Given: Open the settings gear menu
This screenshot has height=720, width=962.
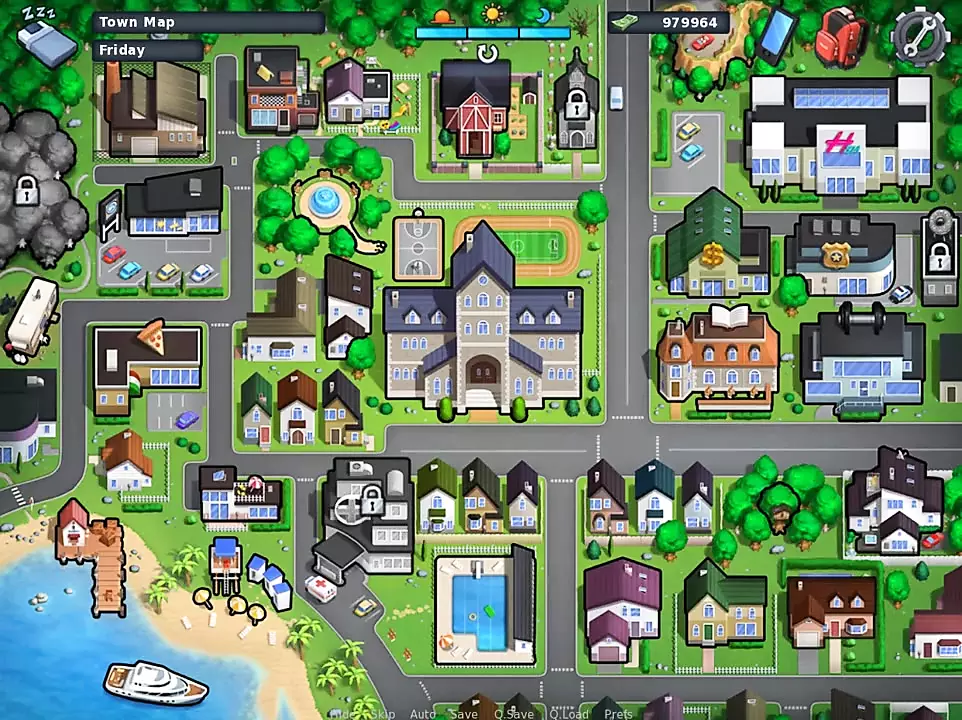Looking at the screenshot, I should point(918,36).
